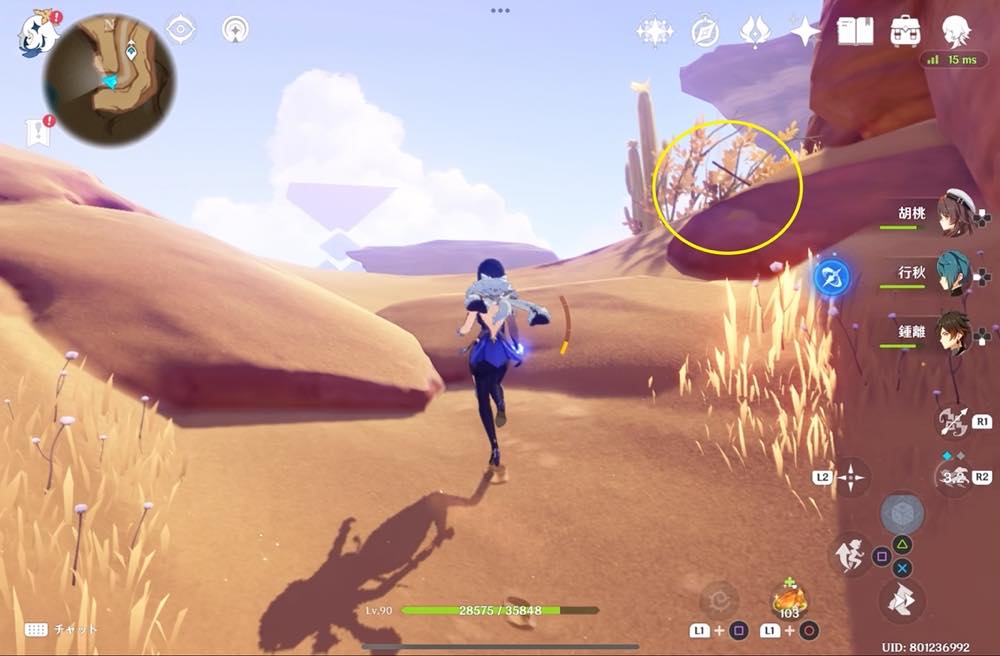
Task: Switch to party member 鍾離
Action: click(x=953, y=333)
